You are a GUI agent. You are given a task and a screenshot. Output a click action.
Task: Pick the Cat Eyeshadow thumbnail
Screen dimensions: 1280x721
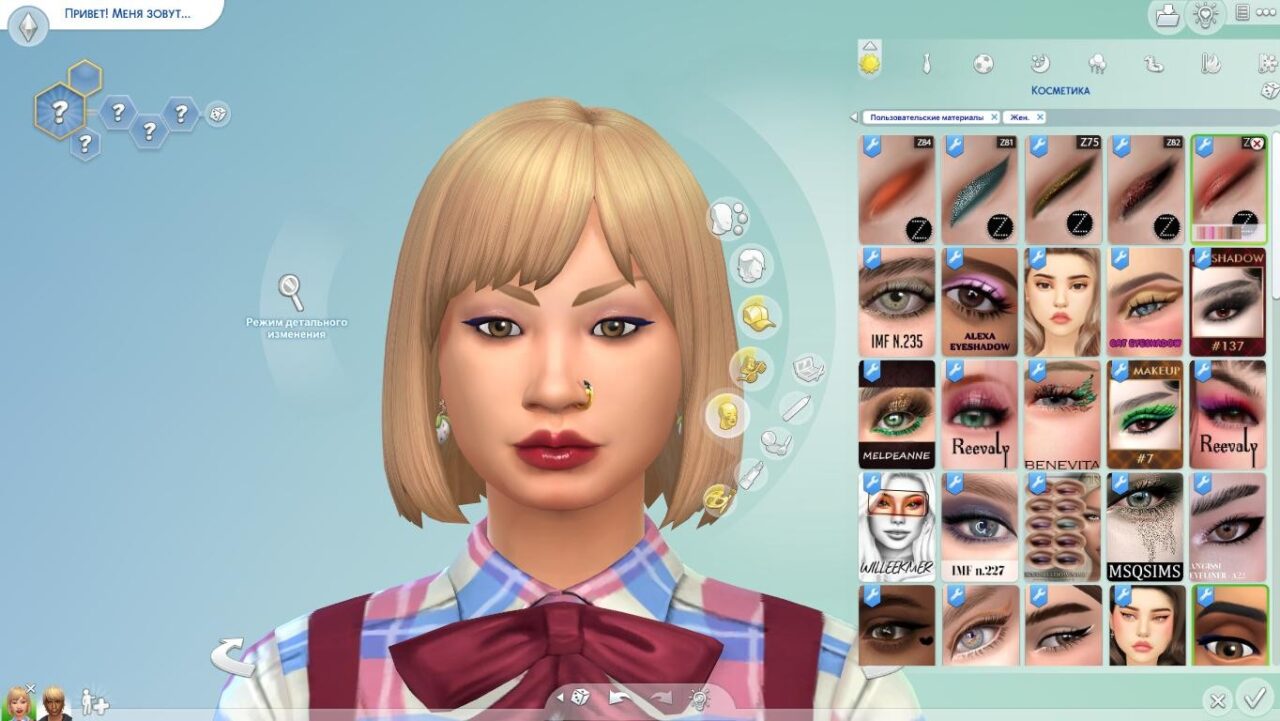point(1146,302)
